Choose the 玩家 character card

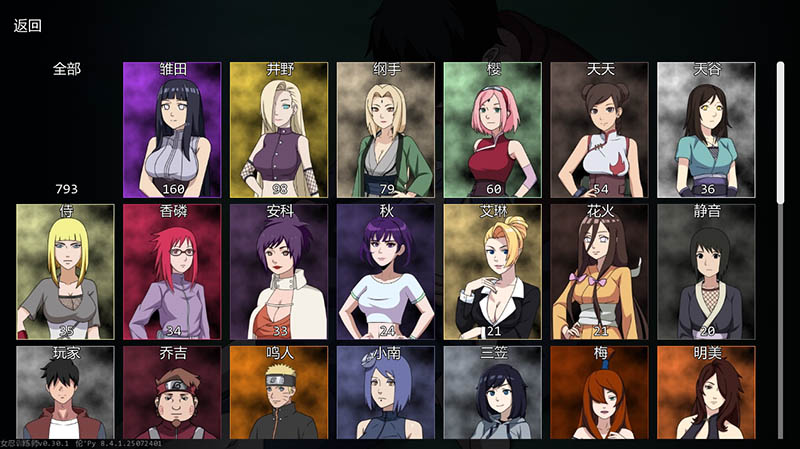click(x=66, y=393)
